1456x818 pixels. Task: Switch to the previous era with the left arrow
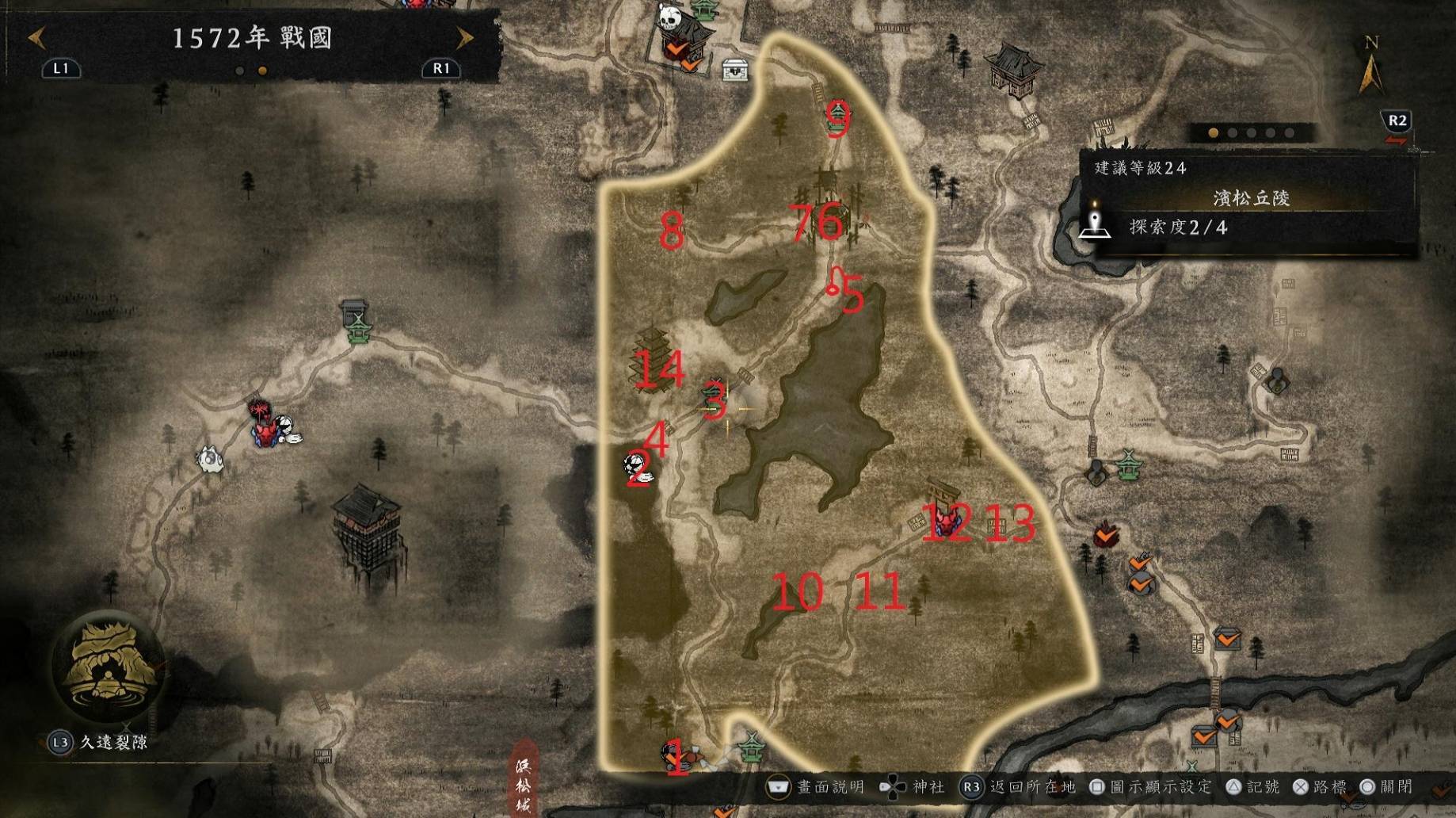point(36,37)
